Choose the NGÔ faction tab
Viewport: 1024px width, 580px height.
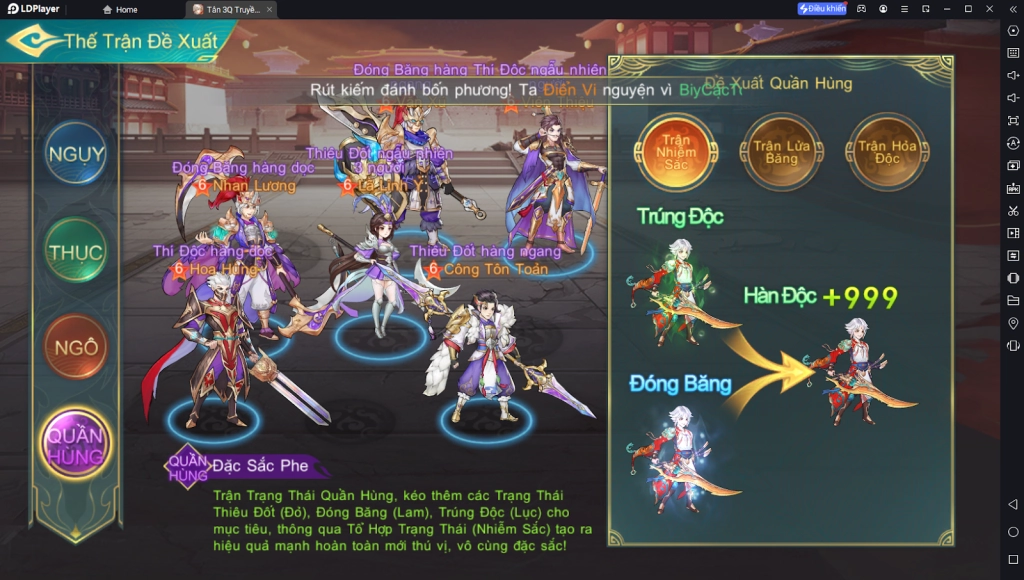click(77, 347)
